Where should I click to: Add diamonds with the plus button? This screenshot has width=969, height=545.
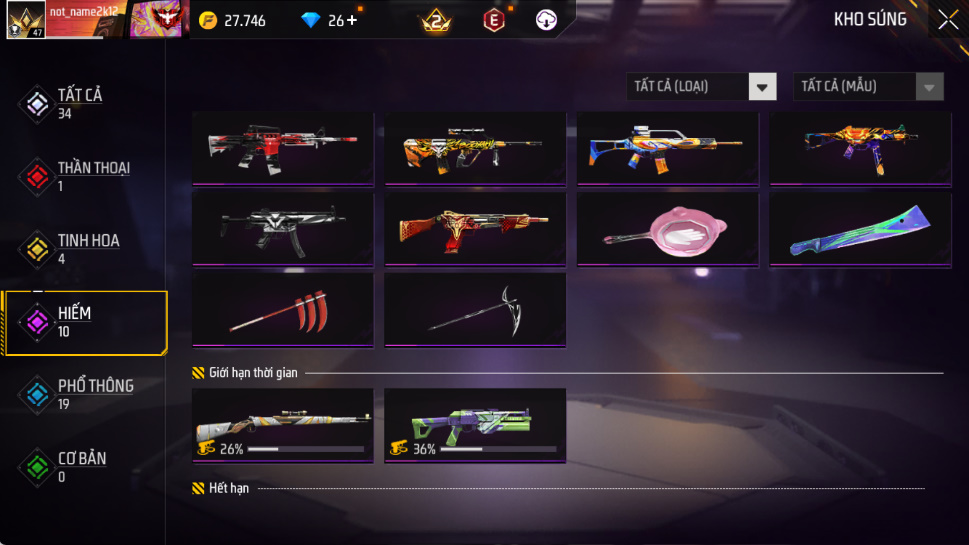(352, 20)
